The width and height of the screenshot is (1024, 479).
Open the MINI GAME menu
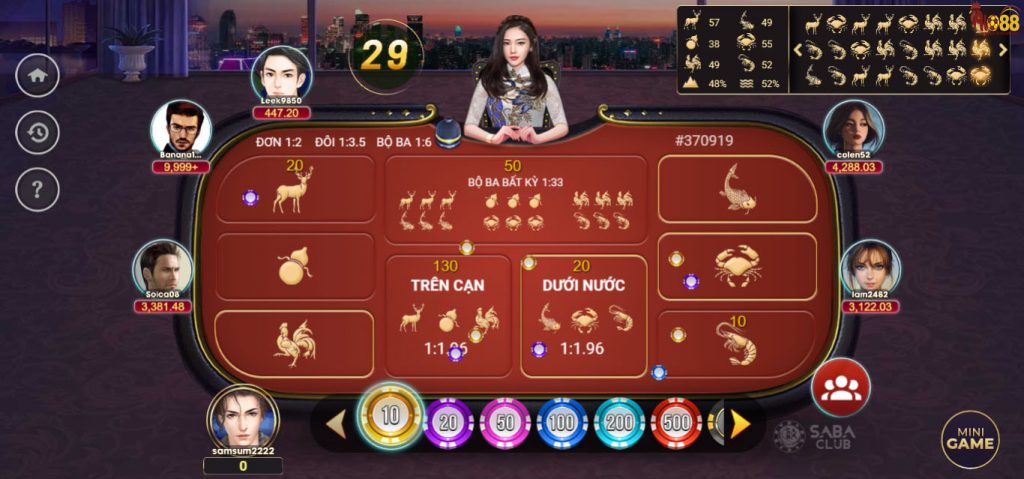tap(970, 439)
